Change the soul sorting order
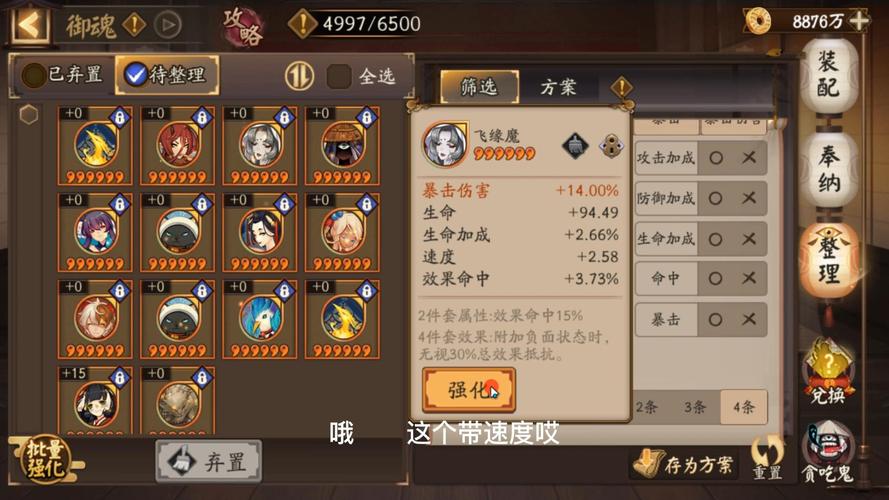 (x=299, y=75)
